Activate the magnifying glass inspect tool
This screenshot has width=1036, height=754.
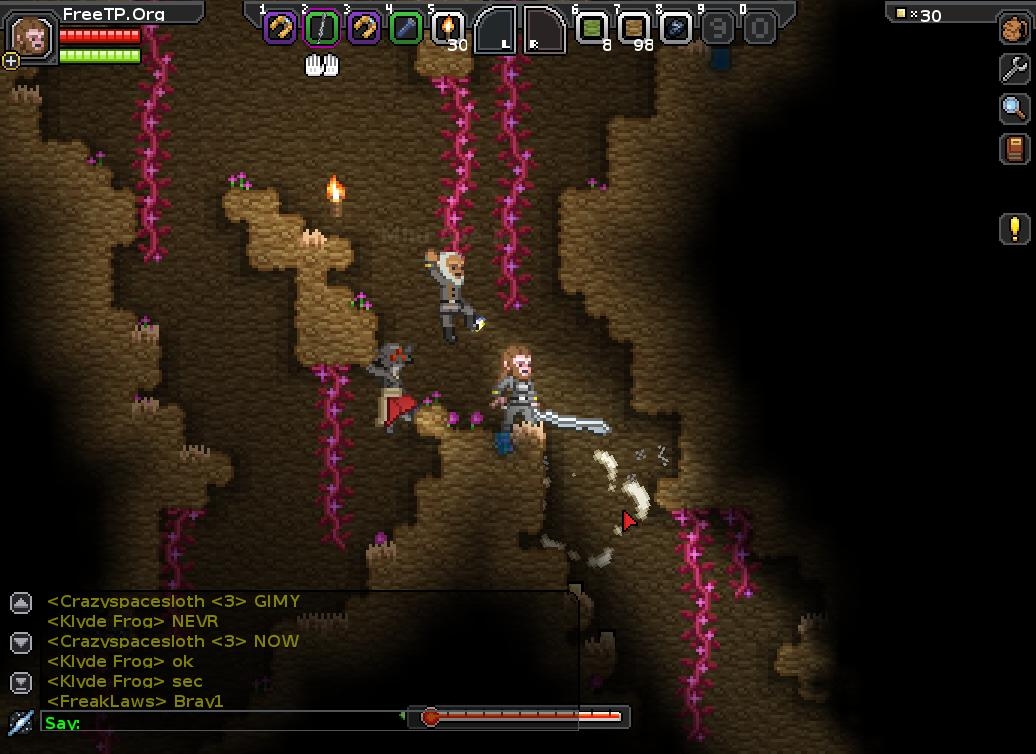1014,108
